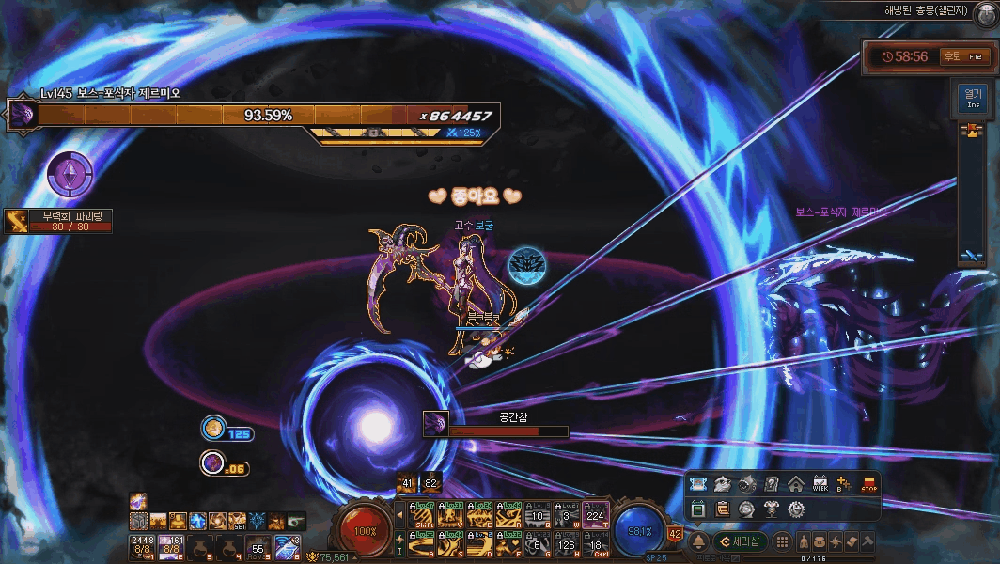Open the WEEK calendar icon
Viewport: 1000px width, 564px height.
(x=820, y=484)
